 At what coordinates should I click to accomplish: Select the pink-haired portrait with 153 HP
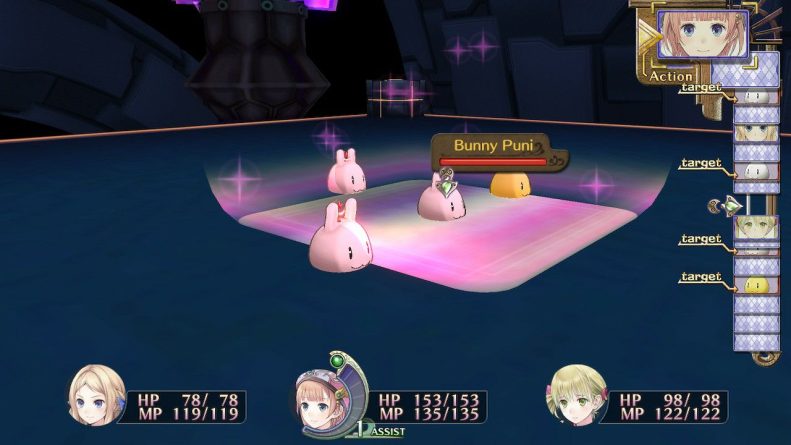click(x=325, y=396)
